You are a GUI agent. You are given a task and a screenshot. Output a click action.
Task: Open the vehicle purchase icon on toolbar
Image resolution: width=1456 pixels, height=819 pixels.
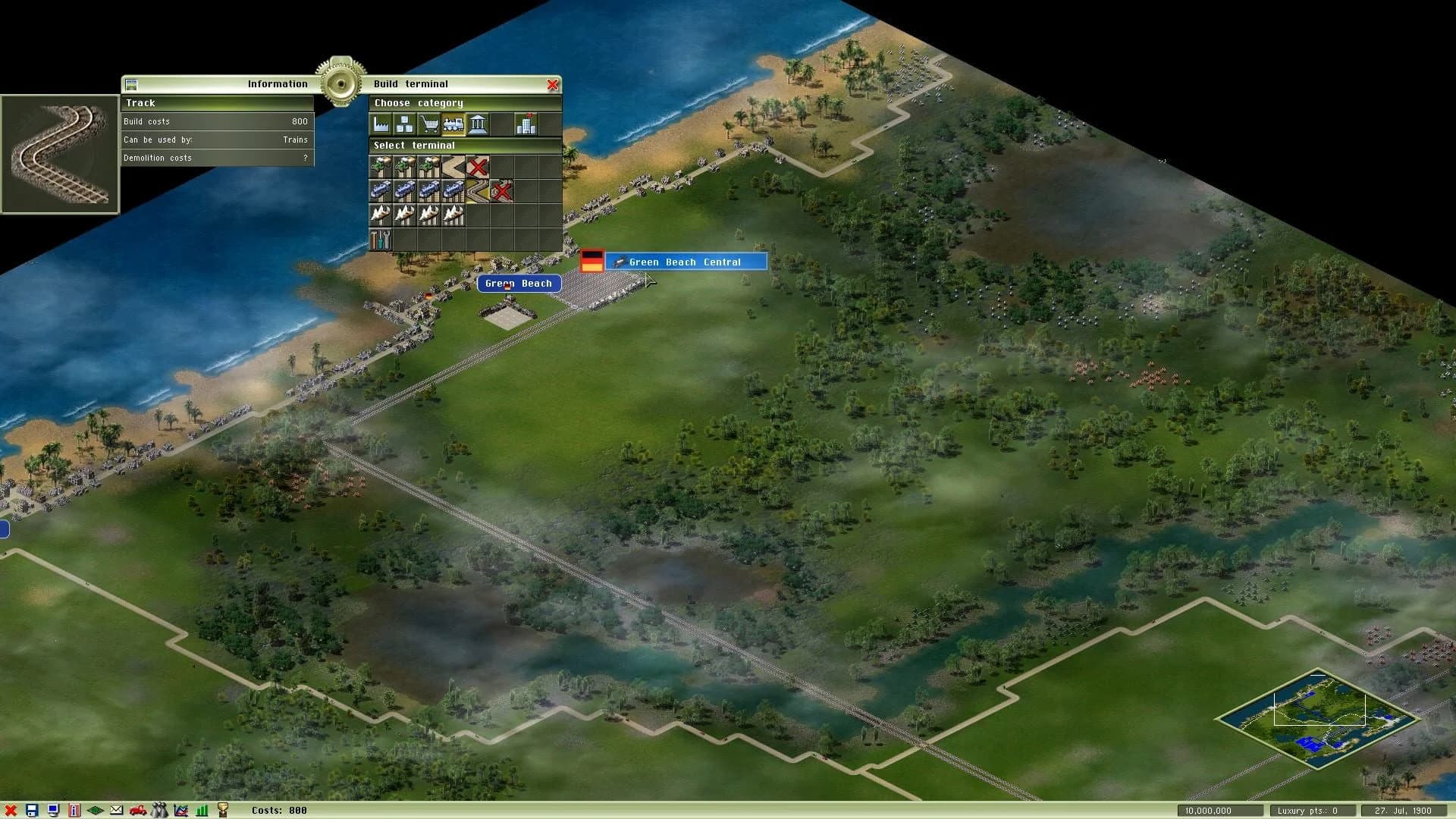[138, 810]
